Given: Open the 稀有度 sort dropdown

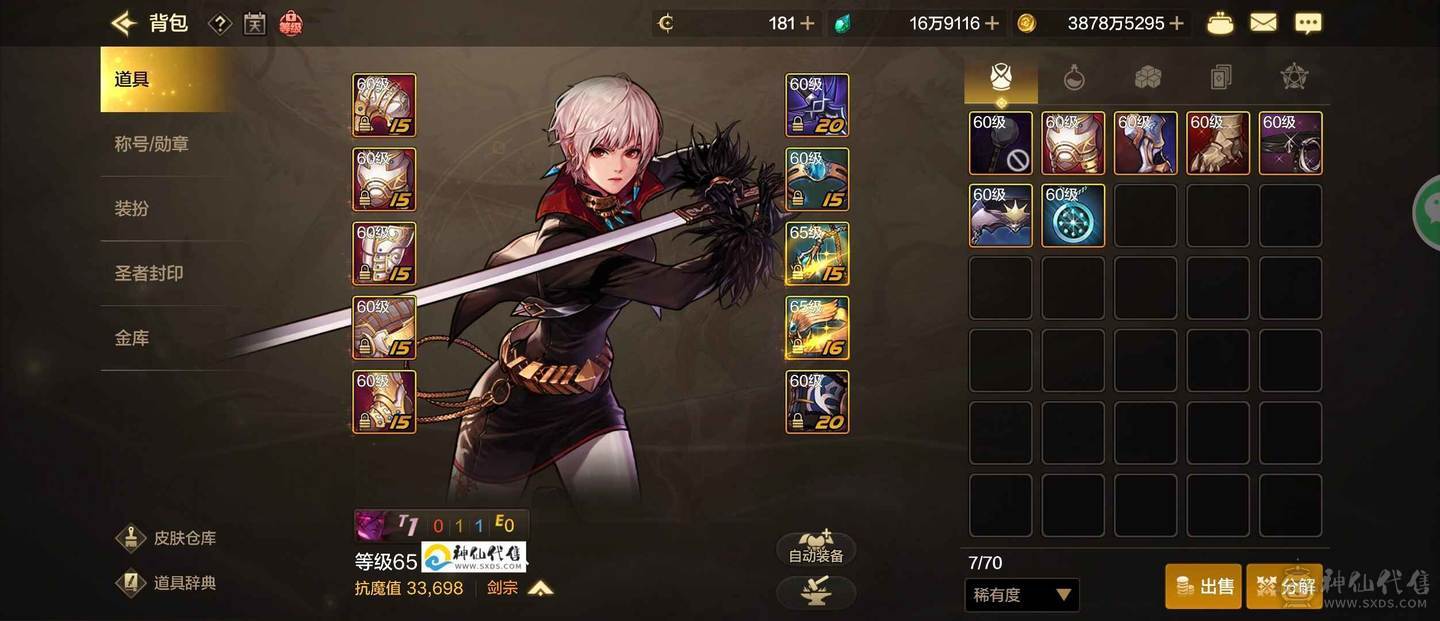Looking at the screenshot, I should point(1022,595).
